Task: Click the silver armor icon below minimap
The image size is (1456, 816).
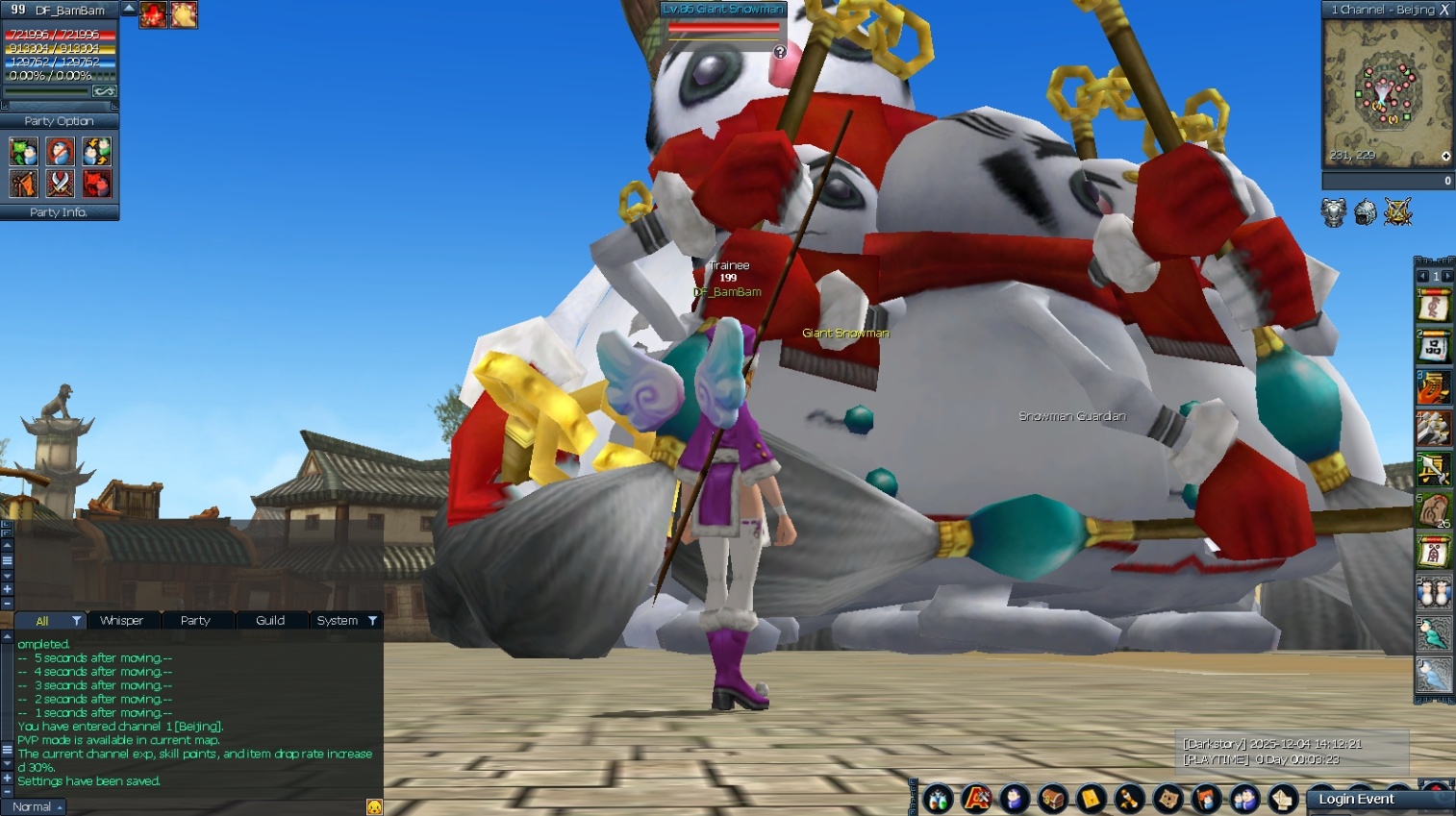Action: [1333, 212]
